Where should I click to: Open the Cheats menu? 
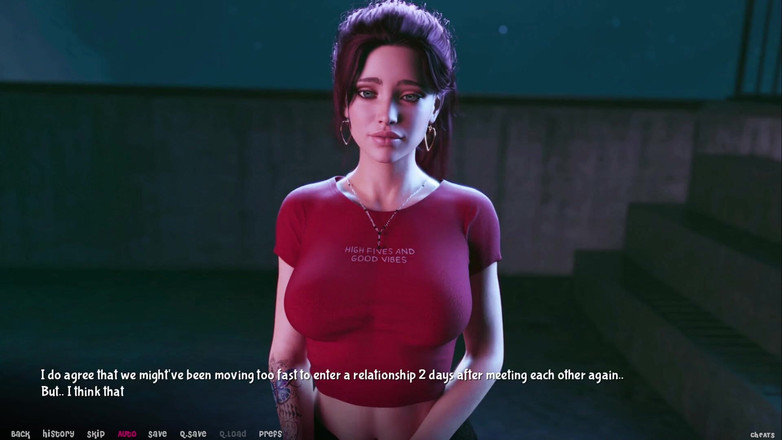point(763,435)
